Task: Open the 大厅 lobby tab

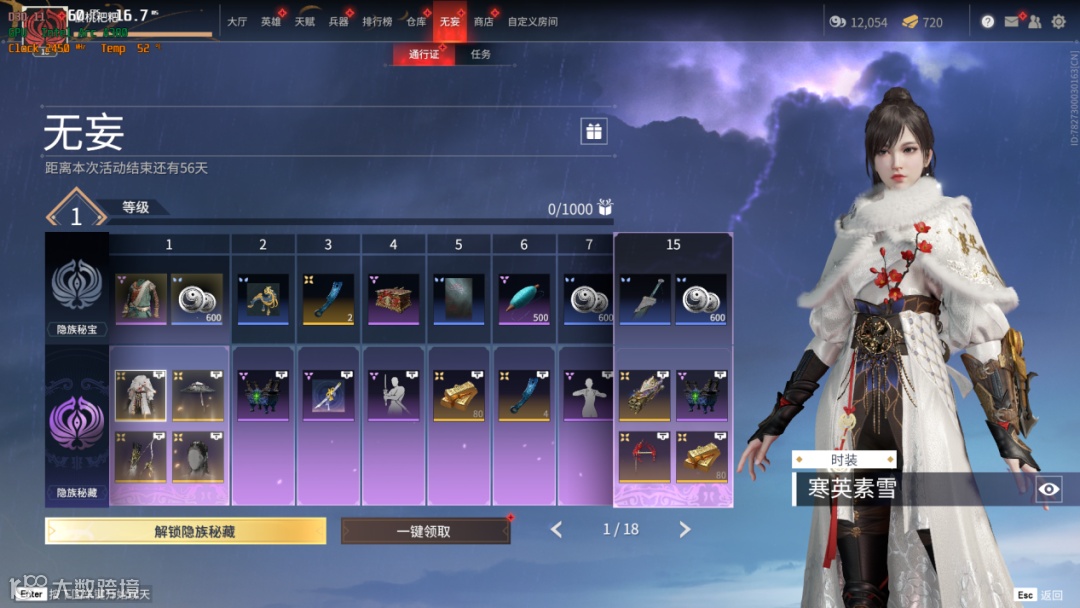Action: click(237, 21)
